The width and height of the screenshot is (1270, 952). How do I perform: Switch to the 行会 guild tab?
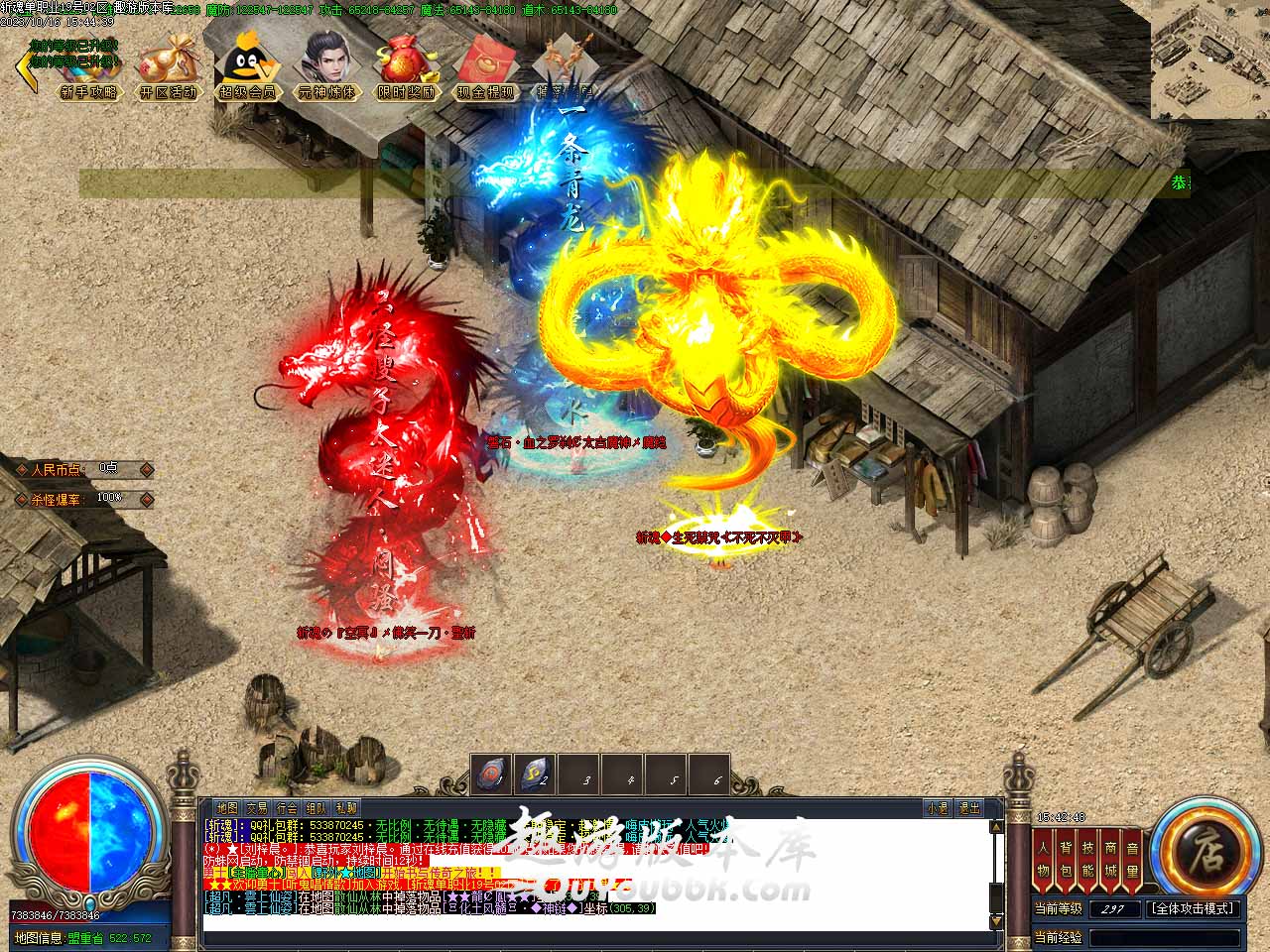tap(287, 808)
